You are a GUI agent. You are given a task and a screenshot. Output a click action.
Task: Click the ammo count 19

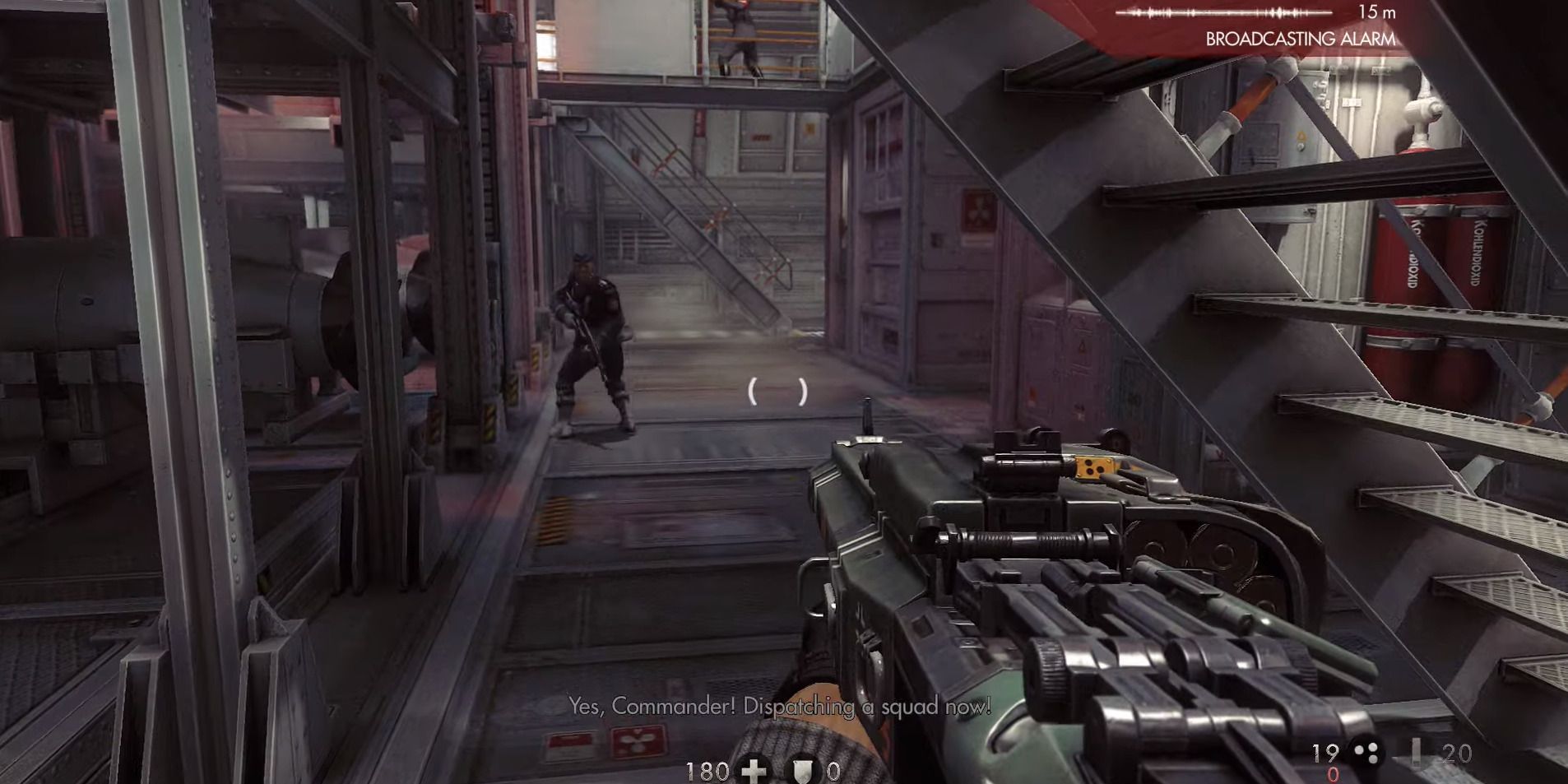[x=1324, y=751]
